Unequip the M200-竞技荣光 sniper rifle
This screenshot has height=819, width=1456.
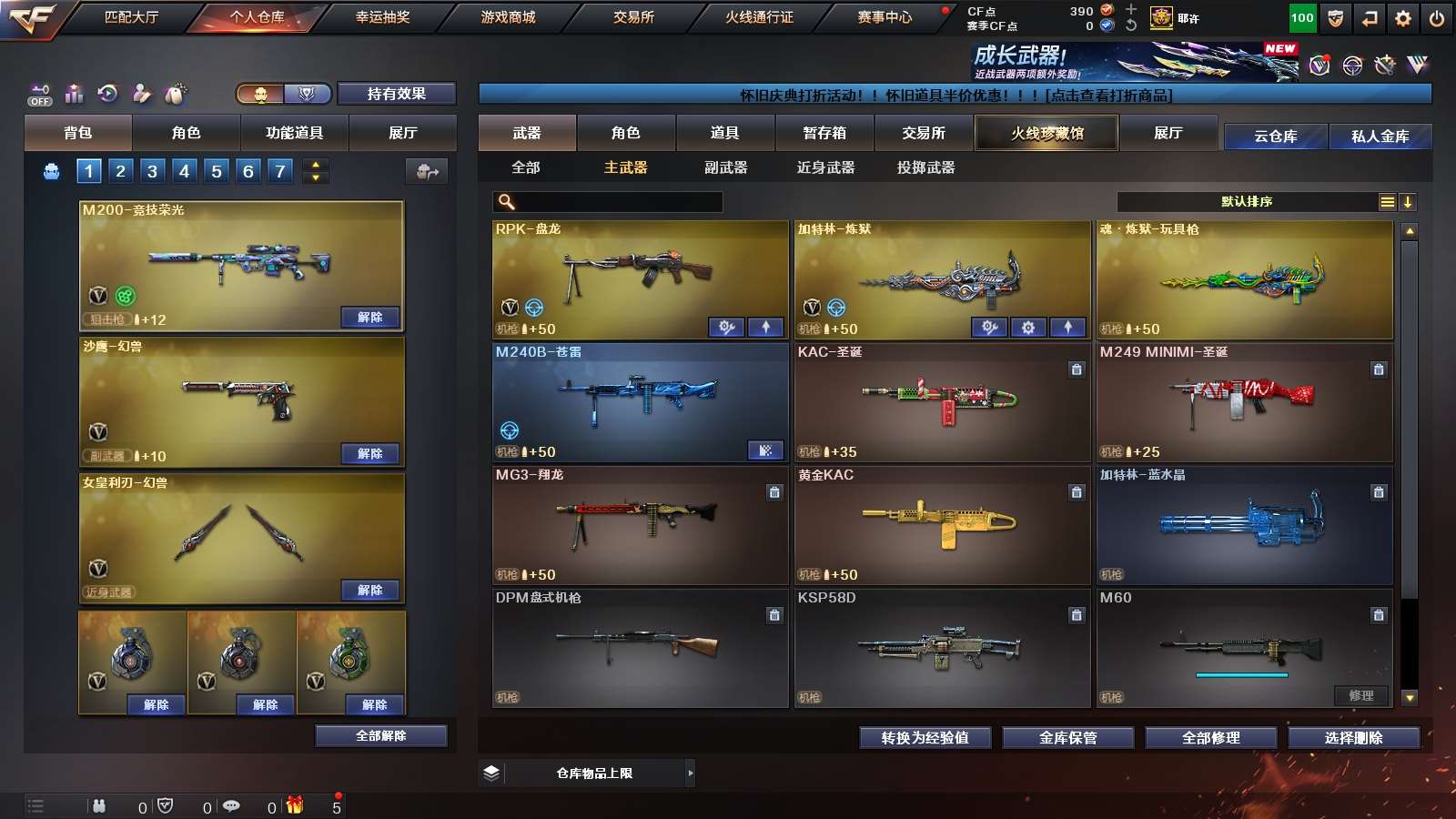pos(369,318)
